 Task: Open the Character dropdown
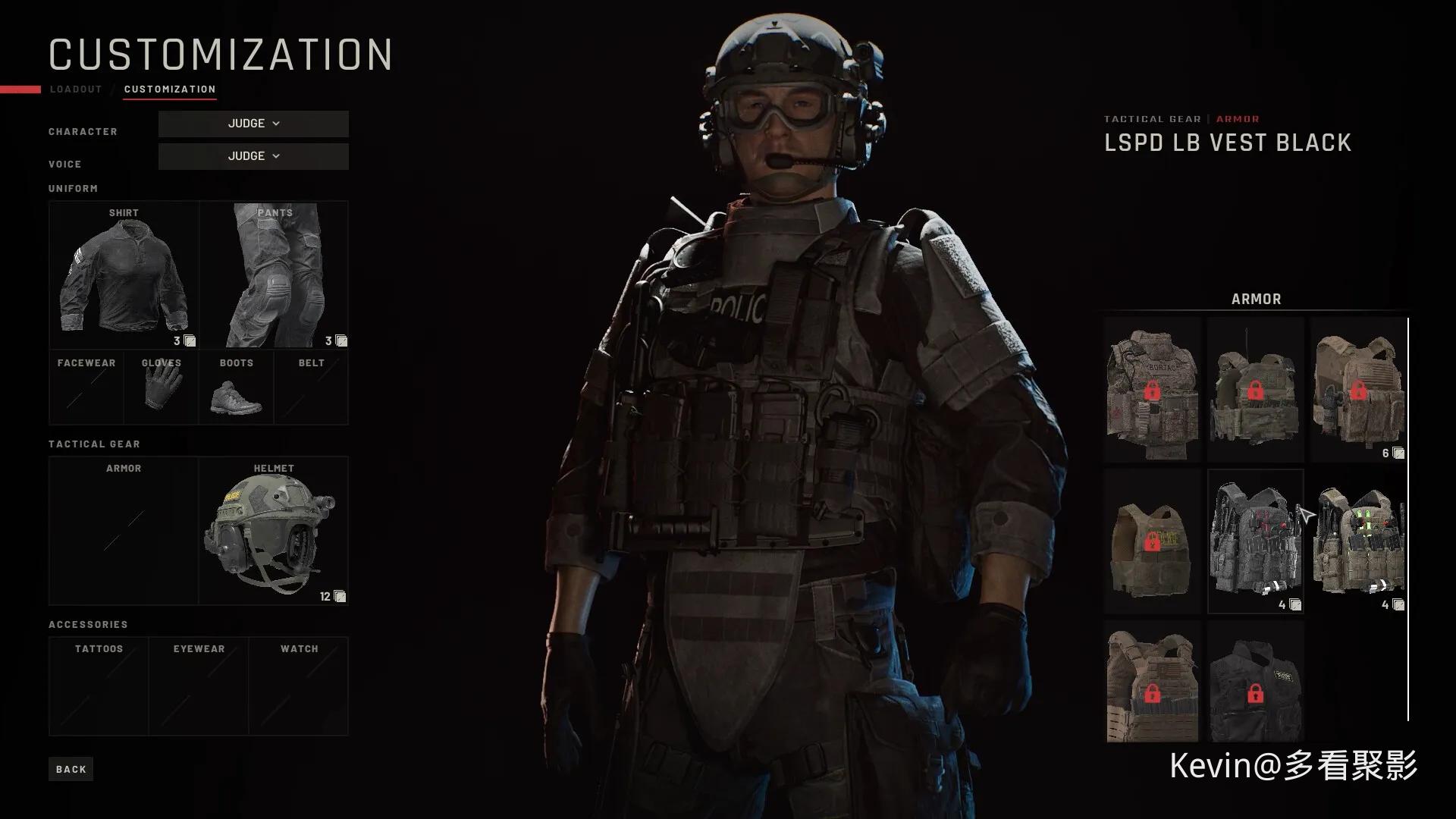click(x=253, y=124)
